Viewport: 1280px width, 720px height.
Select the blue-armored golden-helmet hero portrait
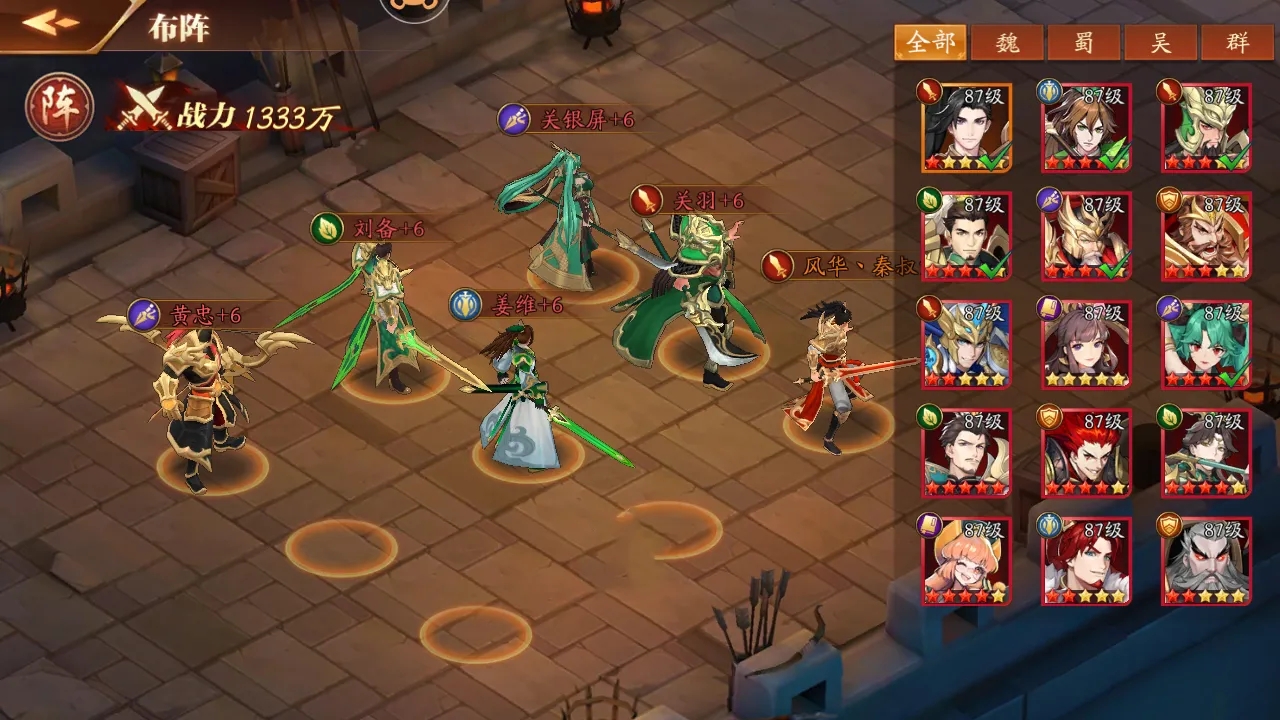click(966, 344)
